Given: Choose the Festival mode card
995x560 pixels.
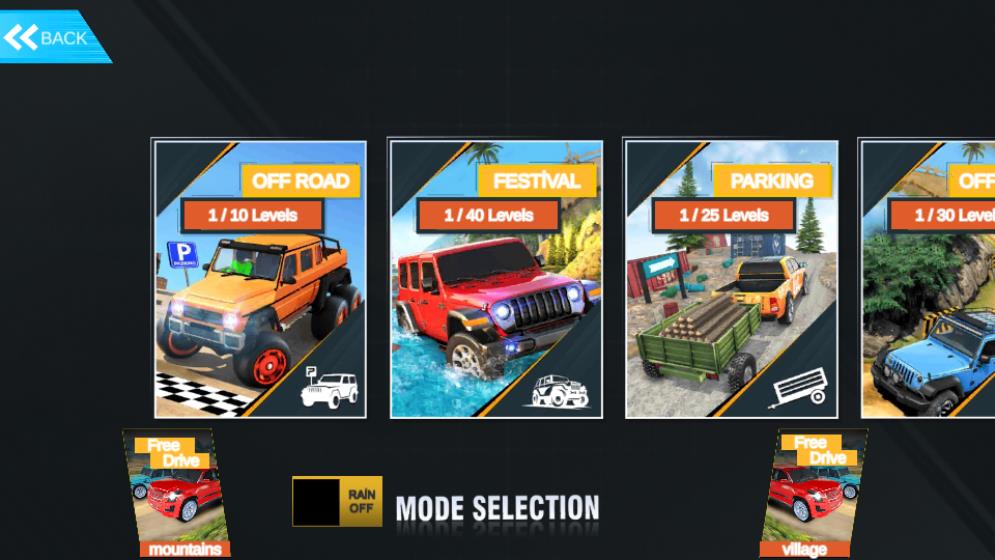Looking at the screenshot, I should coord(495,278).
